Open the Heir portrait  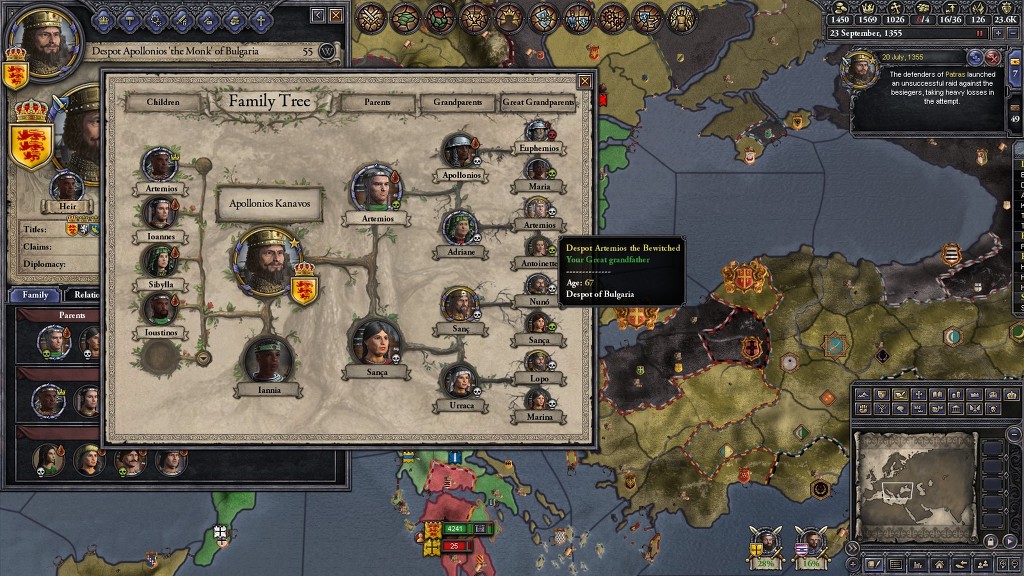pos(67,187)
